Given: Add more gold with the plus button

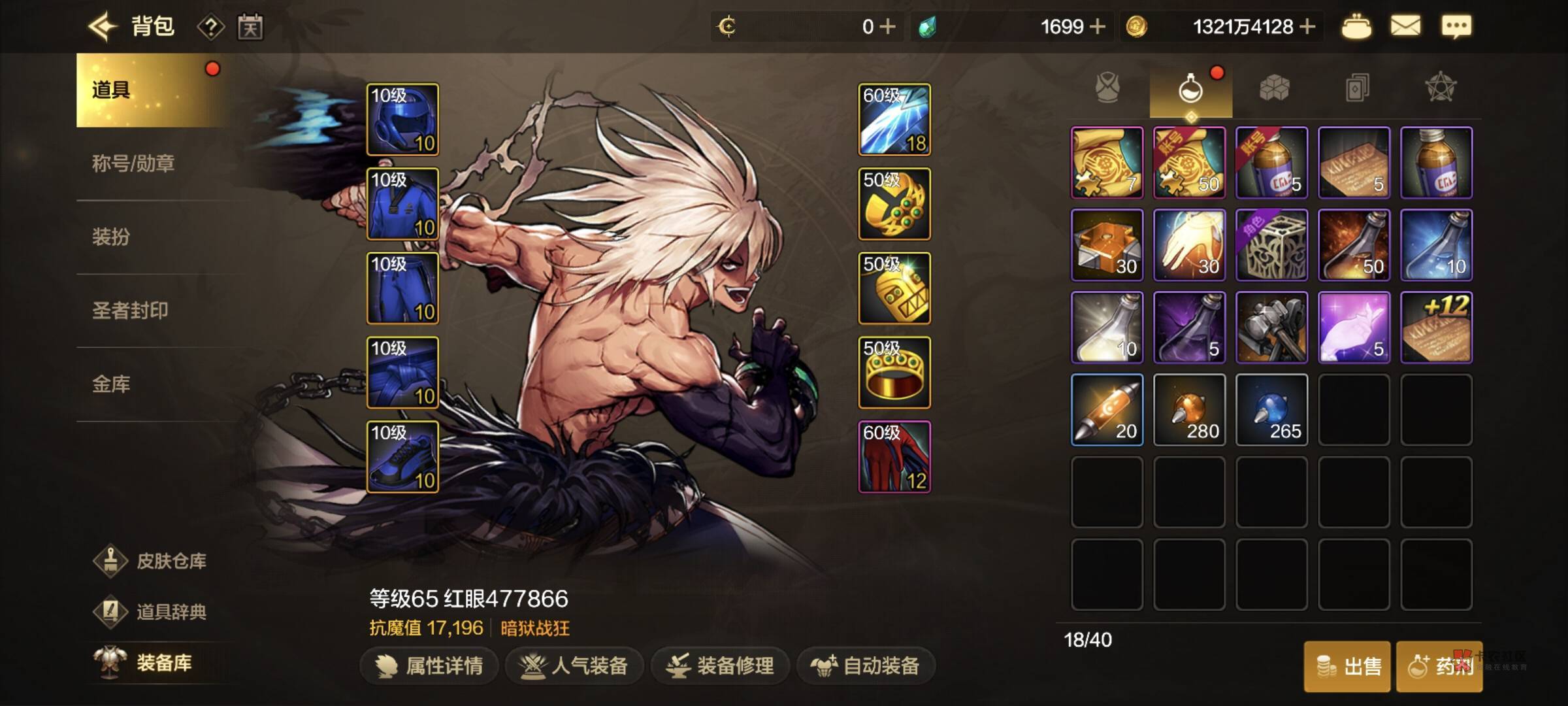Looking at the screenshot, I should (x=1307, y=27).
